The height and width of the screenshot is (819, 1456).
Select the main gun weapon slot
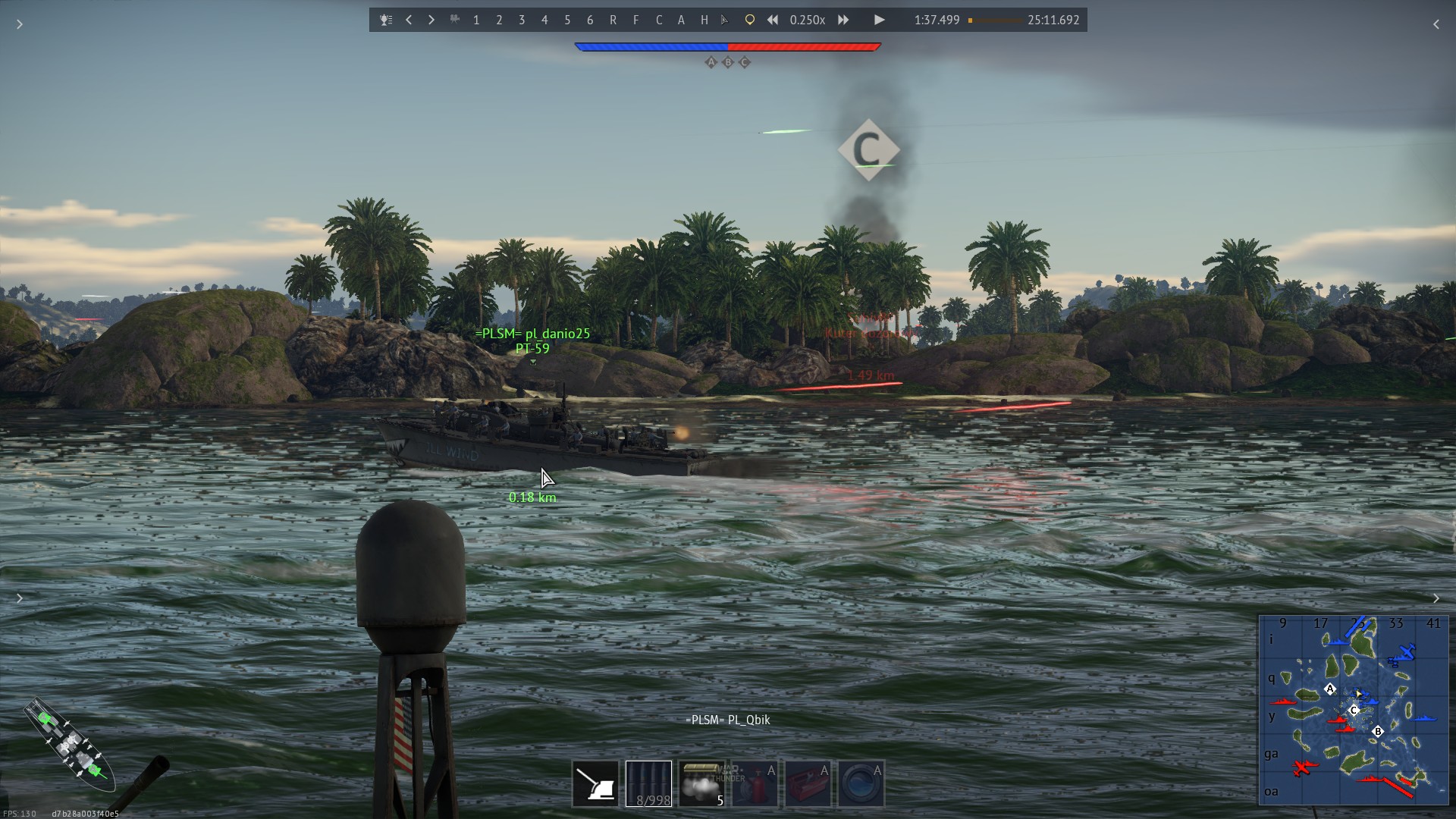pyautogui.click(x=595, y=783)
